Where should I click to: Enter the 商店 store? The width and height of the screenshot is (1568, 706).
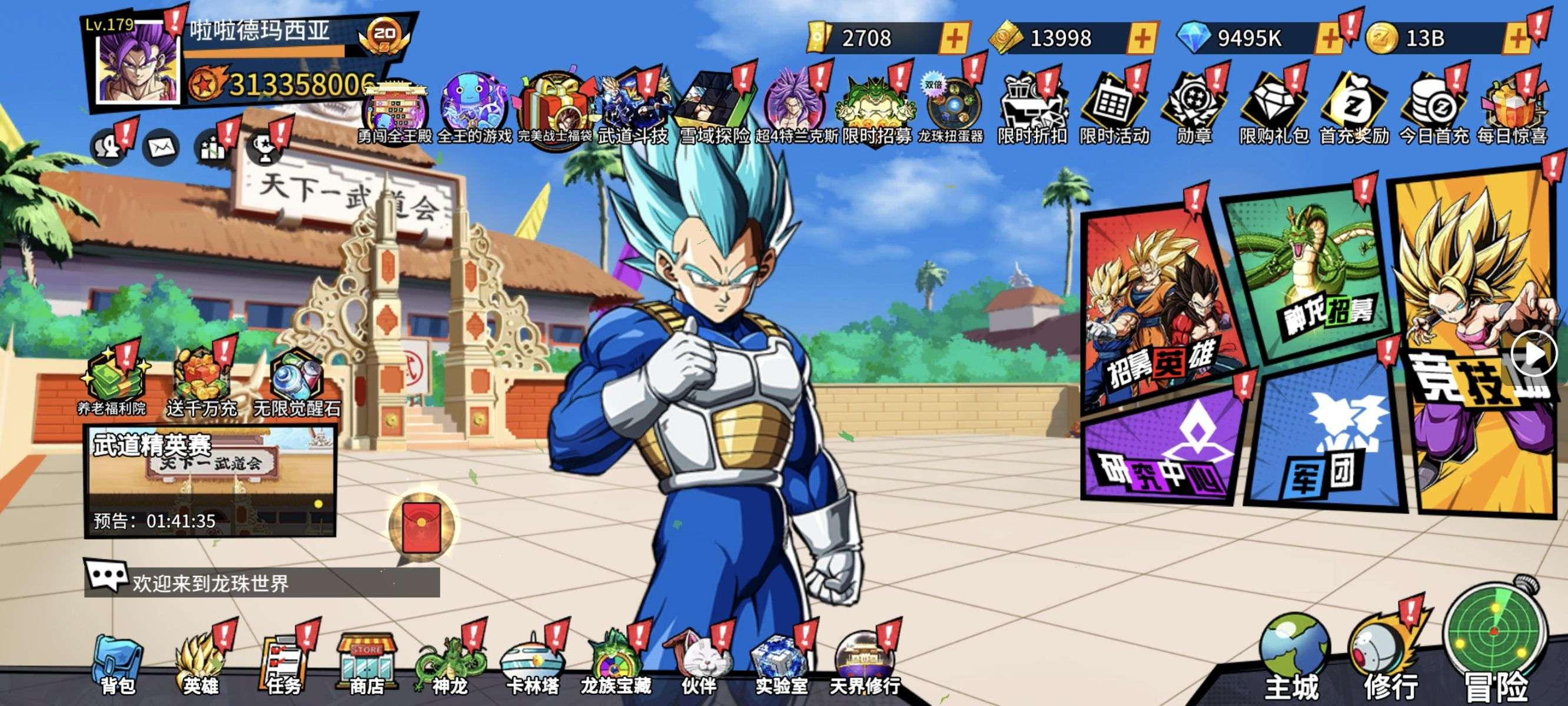click(x=367, y=665)
